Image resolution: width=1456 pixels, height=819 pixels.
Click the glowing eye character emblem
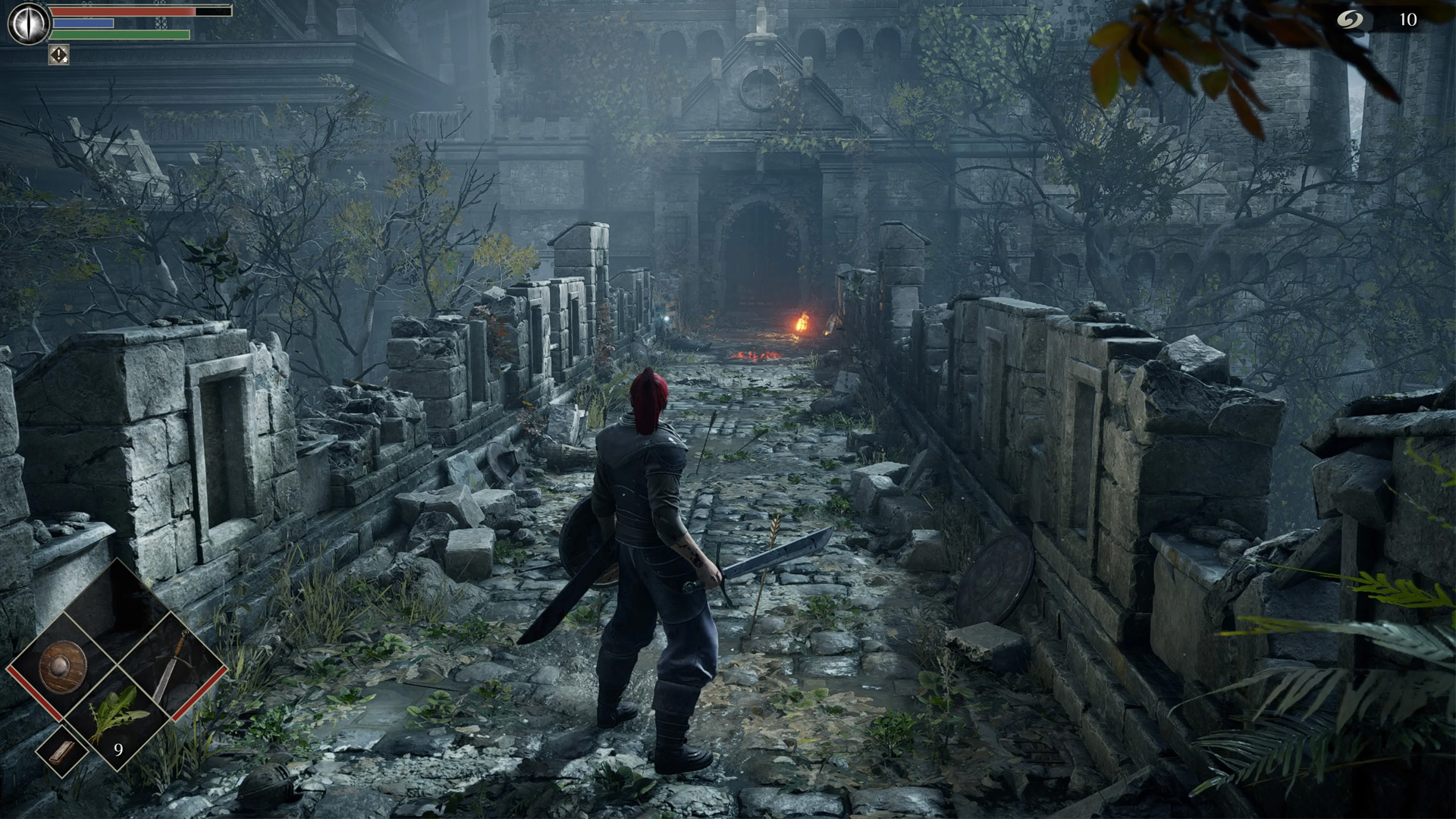click(29, 23)
